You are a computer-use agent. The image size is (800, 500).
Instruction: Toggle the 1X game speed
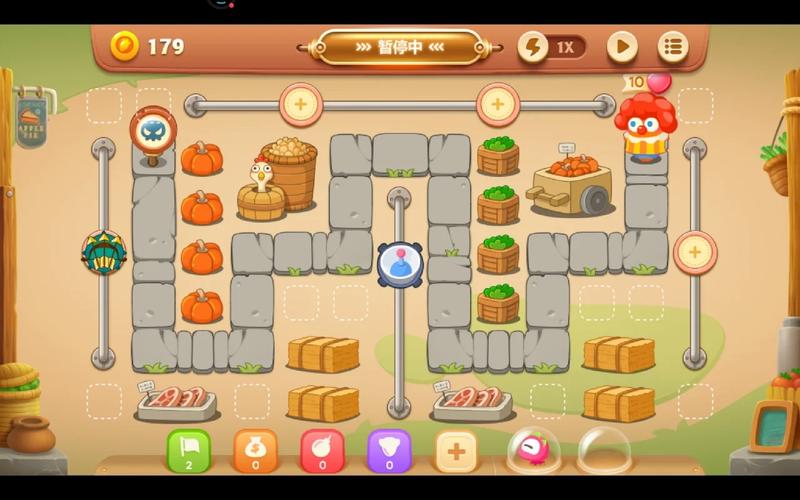click(x=552, y=47)
